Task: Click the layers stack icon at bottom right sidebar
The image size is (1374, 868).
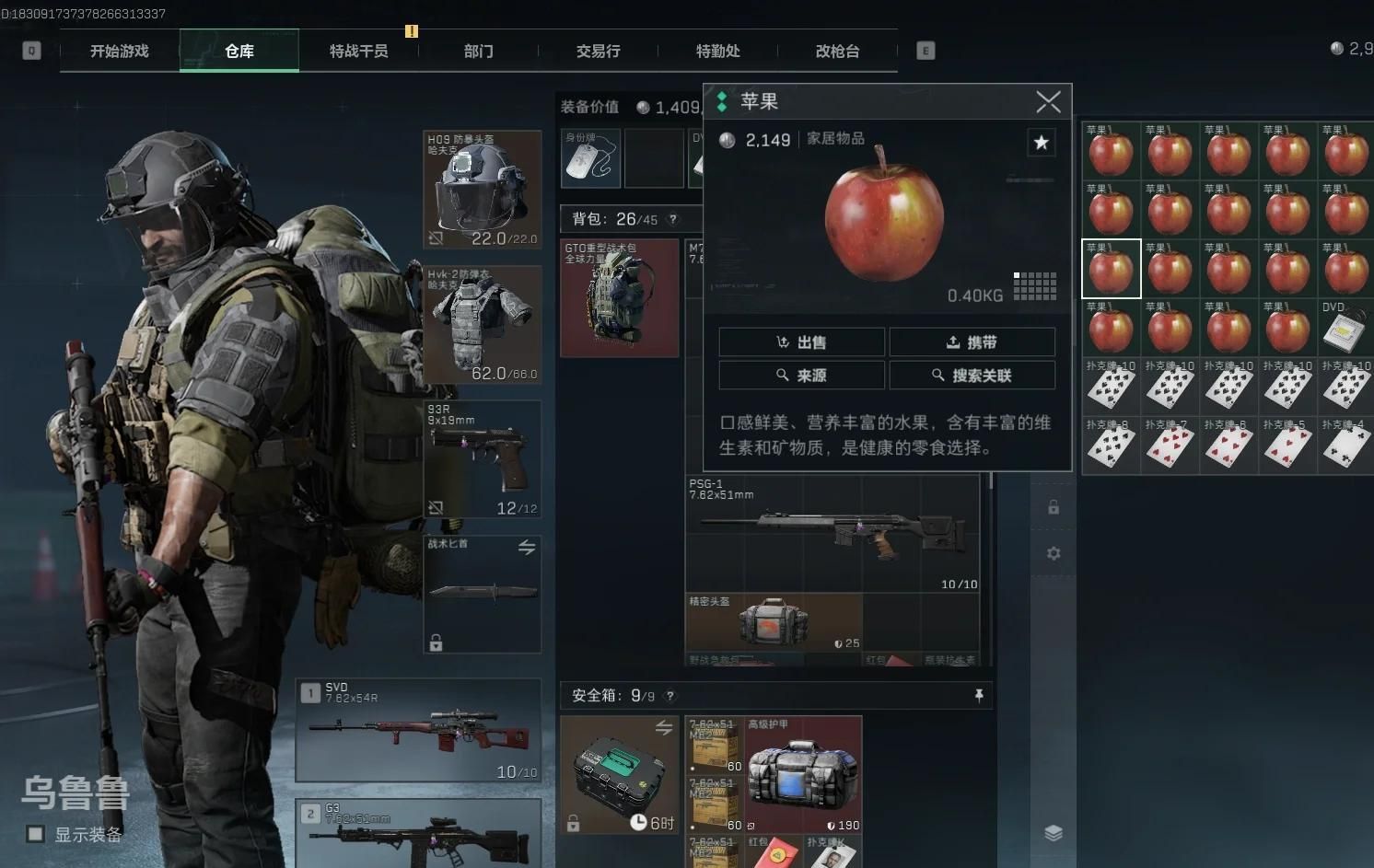Action: point(1053,830)
